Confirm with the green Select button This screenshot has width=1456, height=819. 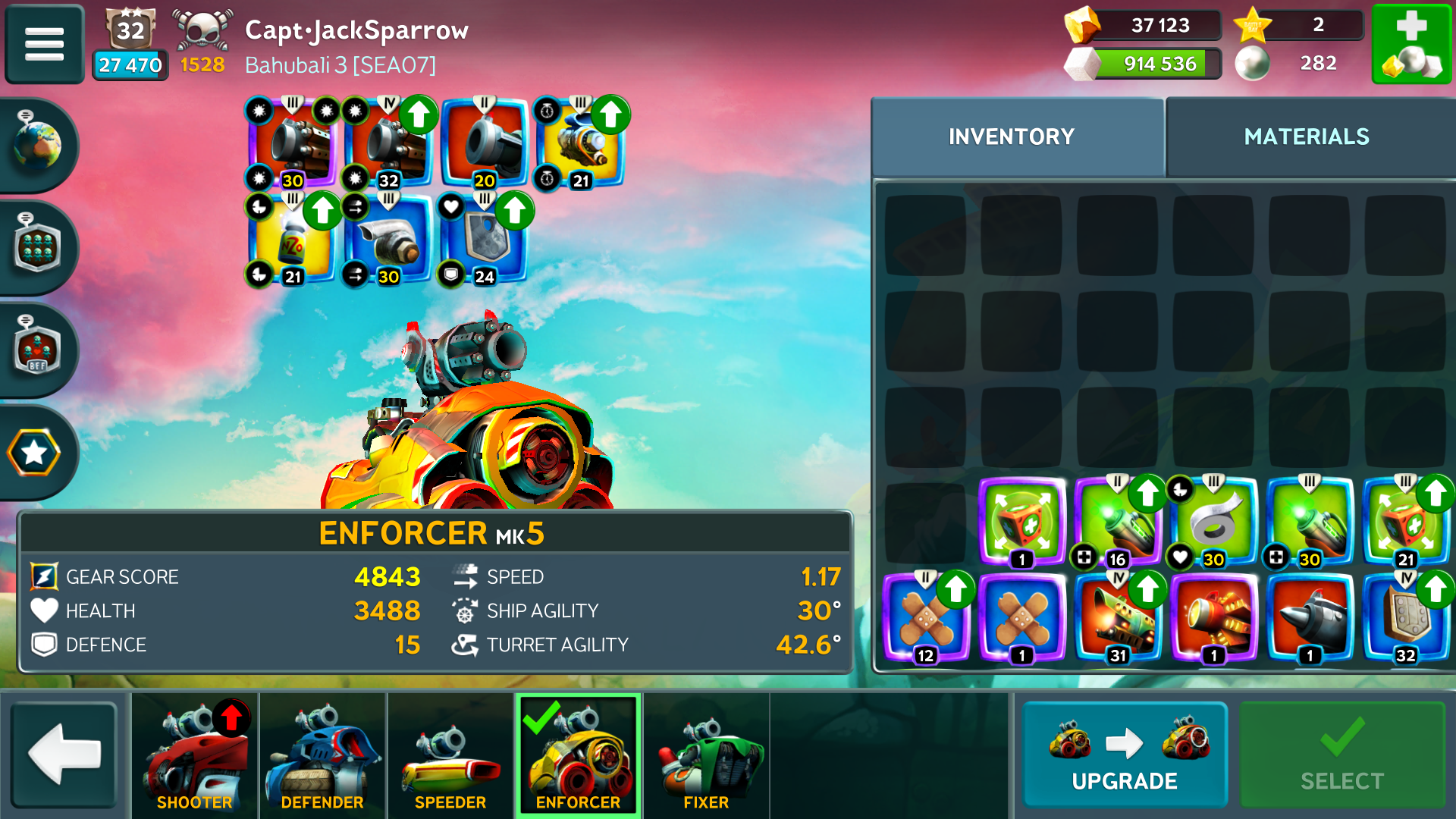[1341, 755]
